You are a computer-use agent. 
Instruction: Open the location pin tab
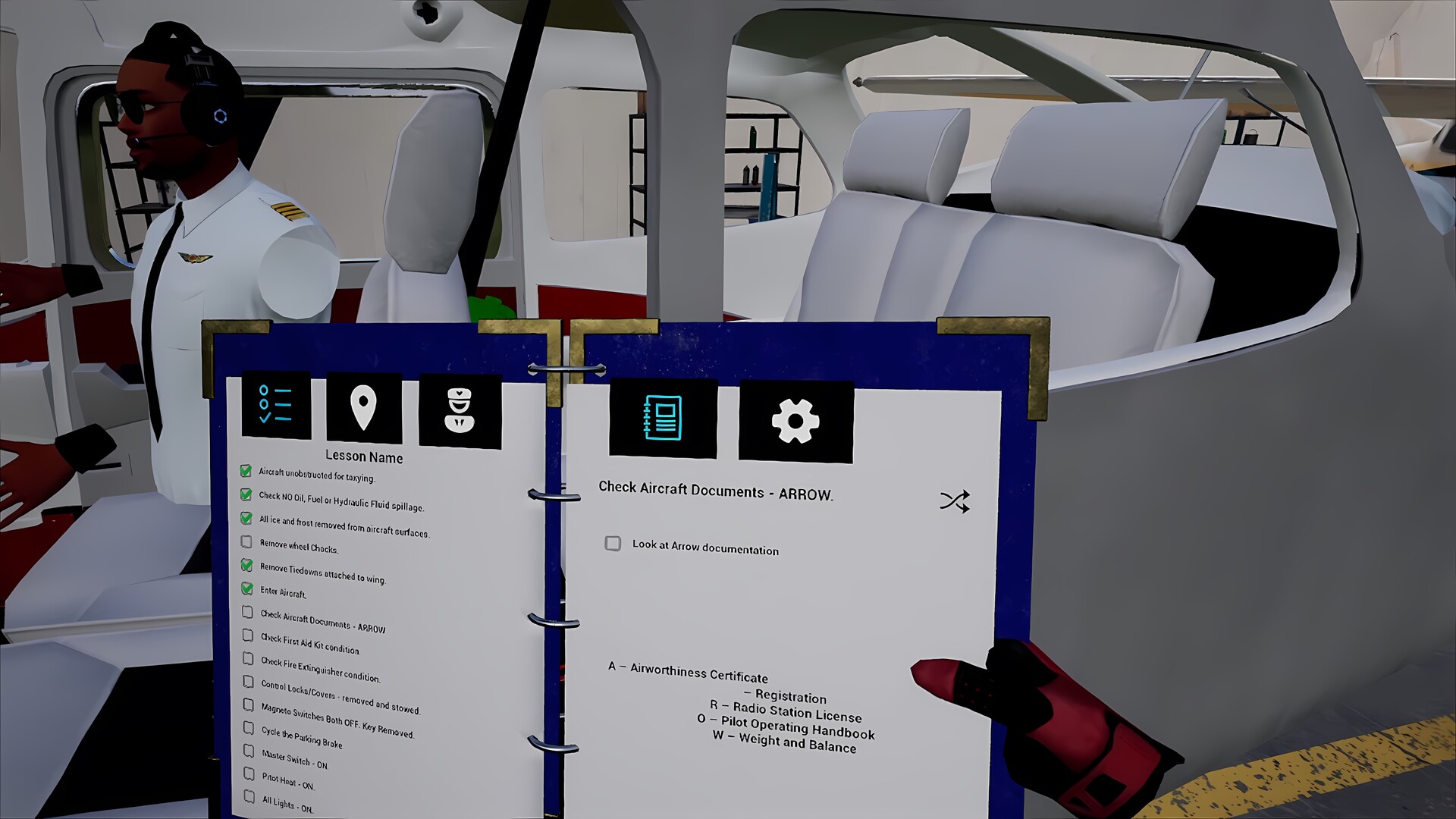tap(364, 408)
